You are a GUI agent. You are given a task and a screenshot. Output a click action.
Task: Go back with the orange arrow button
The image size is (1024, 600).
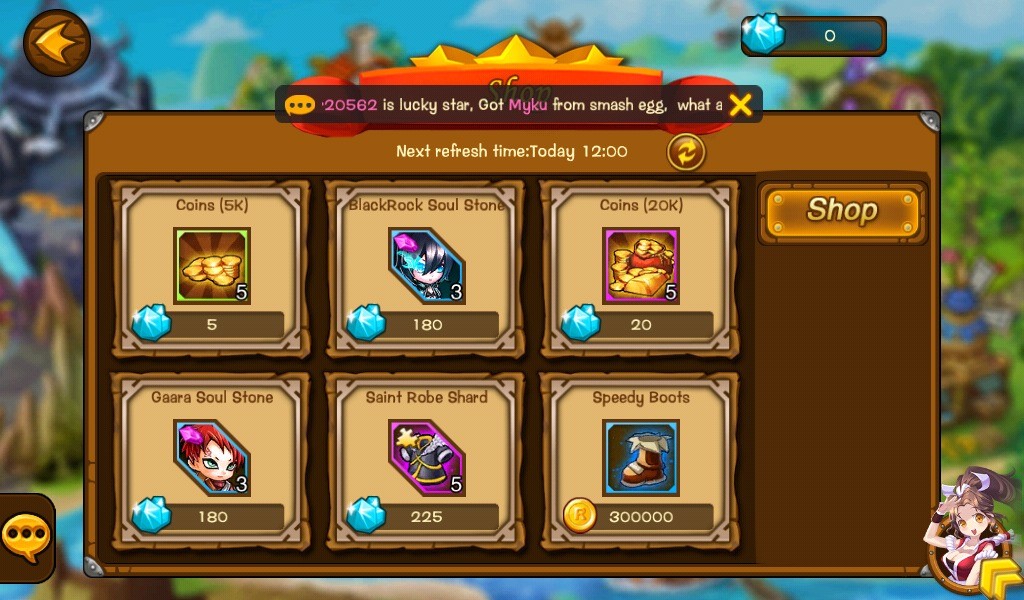pyautogui.click(x=57, y=43)
